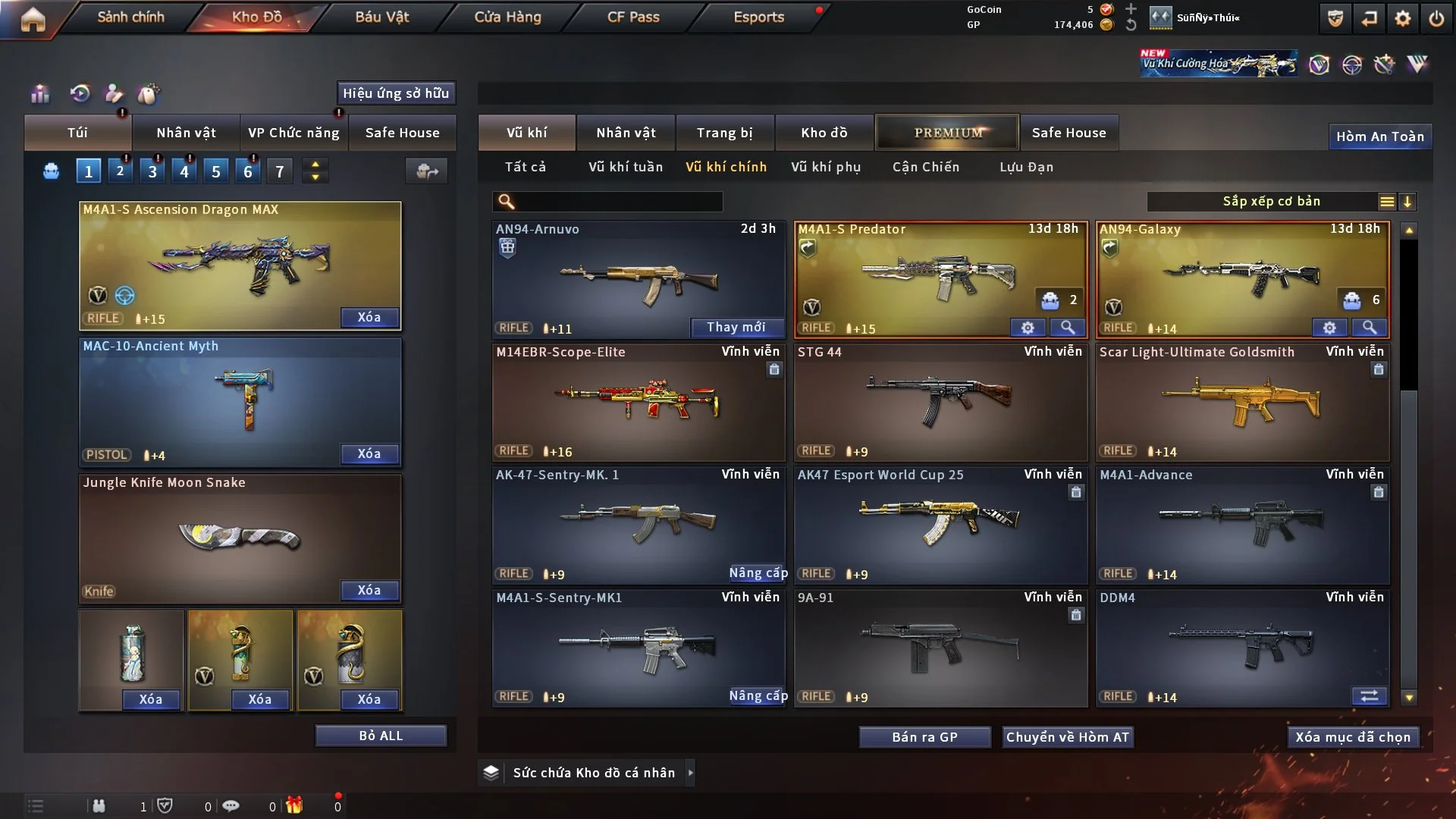
Task: Click Thay mới on AN94-Arnuvo
Action: coord(736,327)
